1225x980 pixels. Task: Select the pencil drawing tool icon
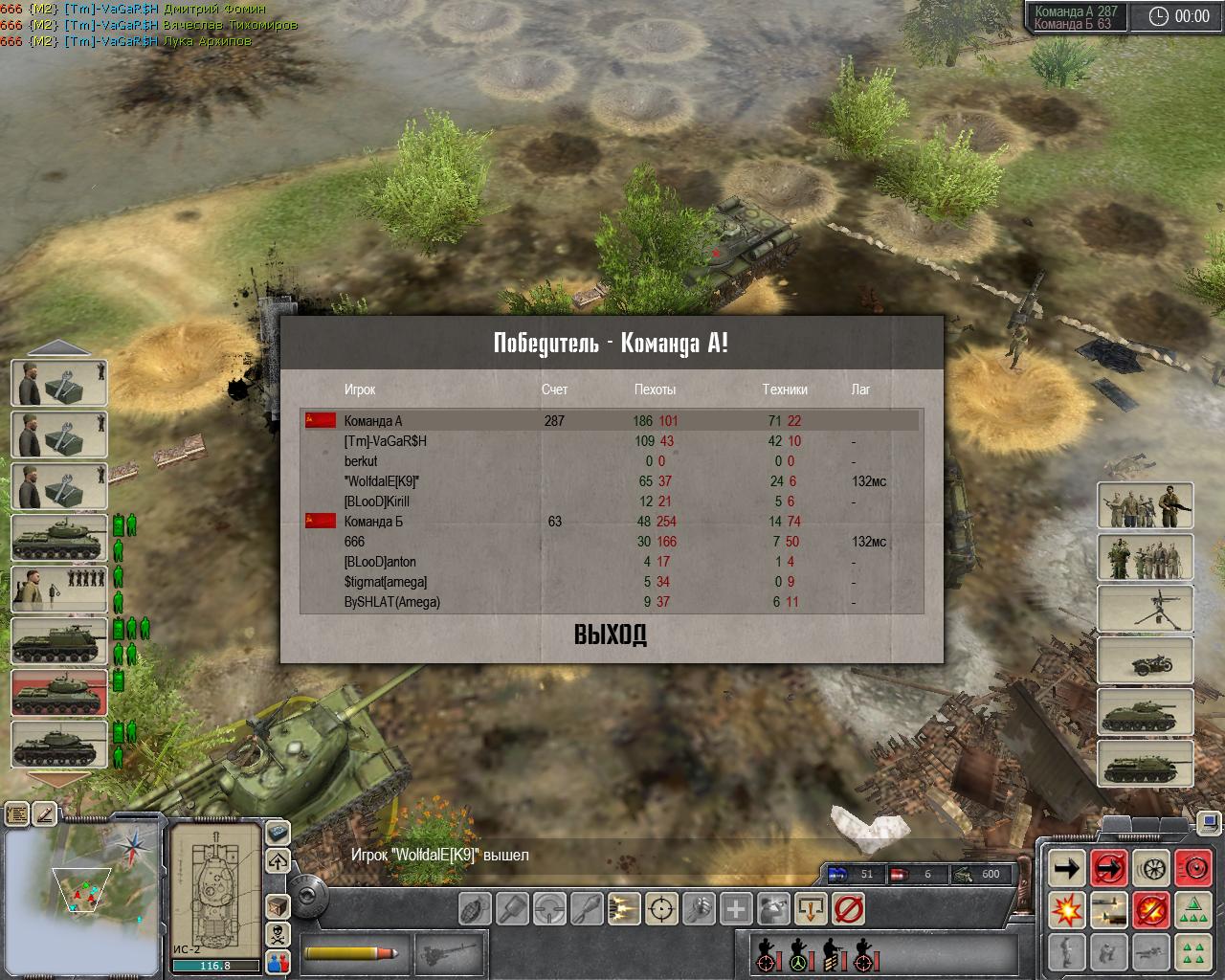pyautogui.click(x=45, y=814)
